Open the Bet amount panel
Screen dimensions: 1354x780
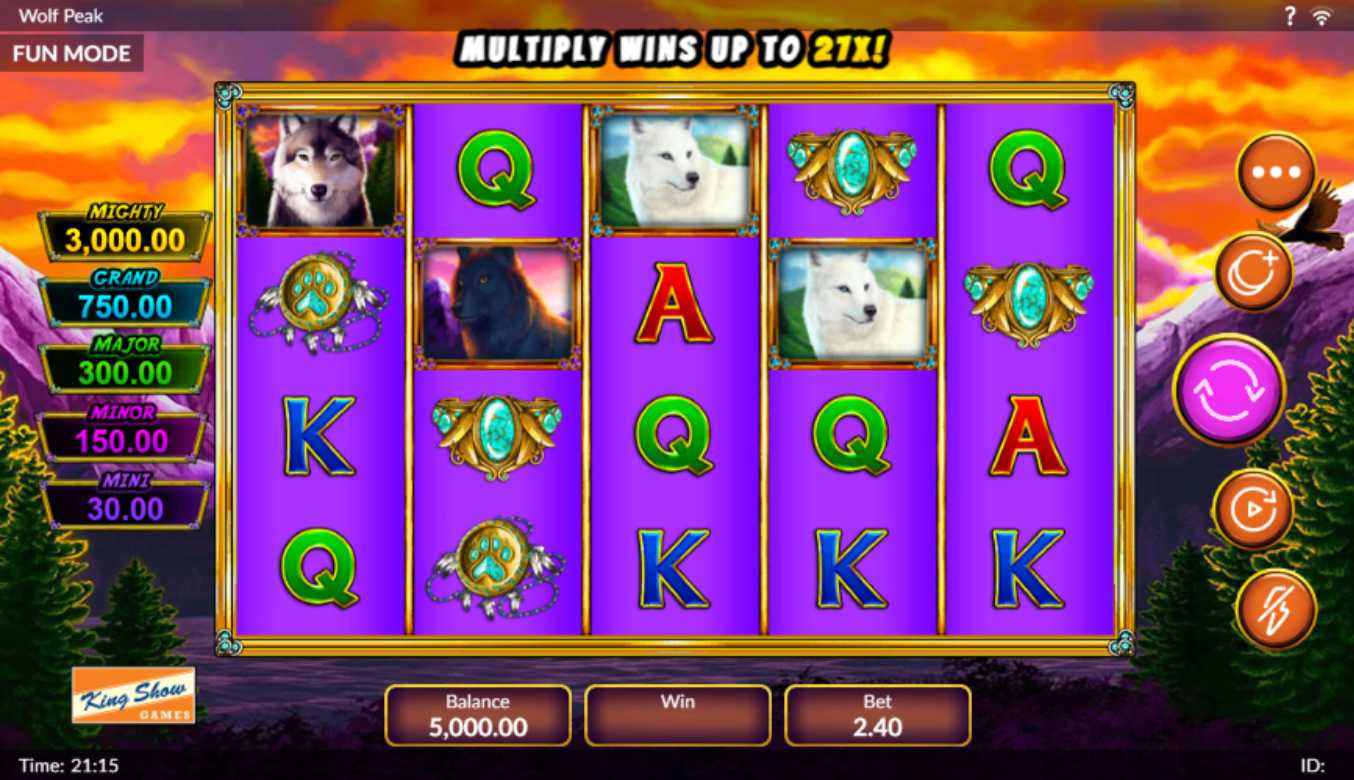point(877,715)
